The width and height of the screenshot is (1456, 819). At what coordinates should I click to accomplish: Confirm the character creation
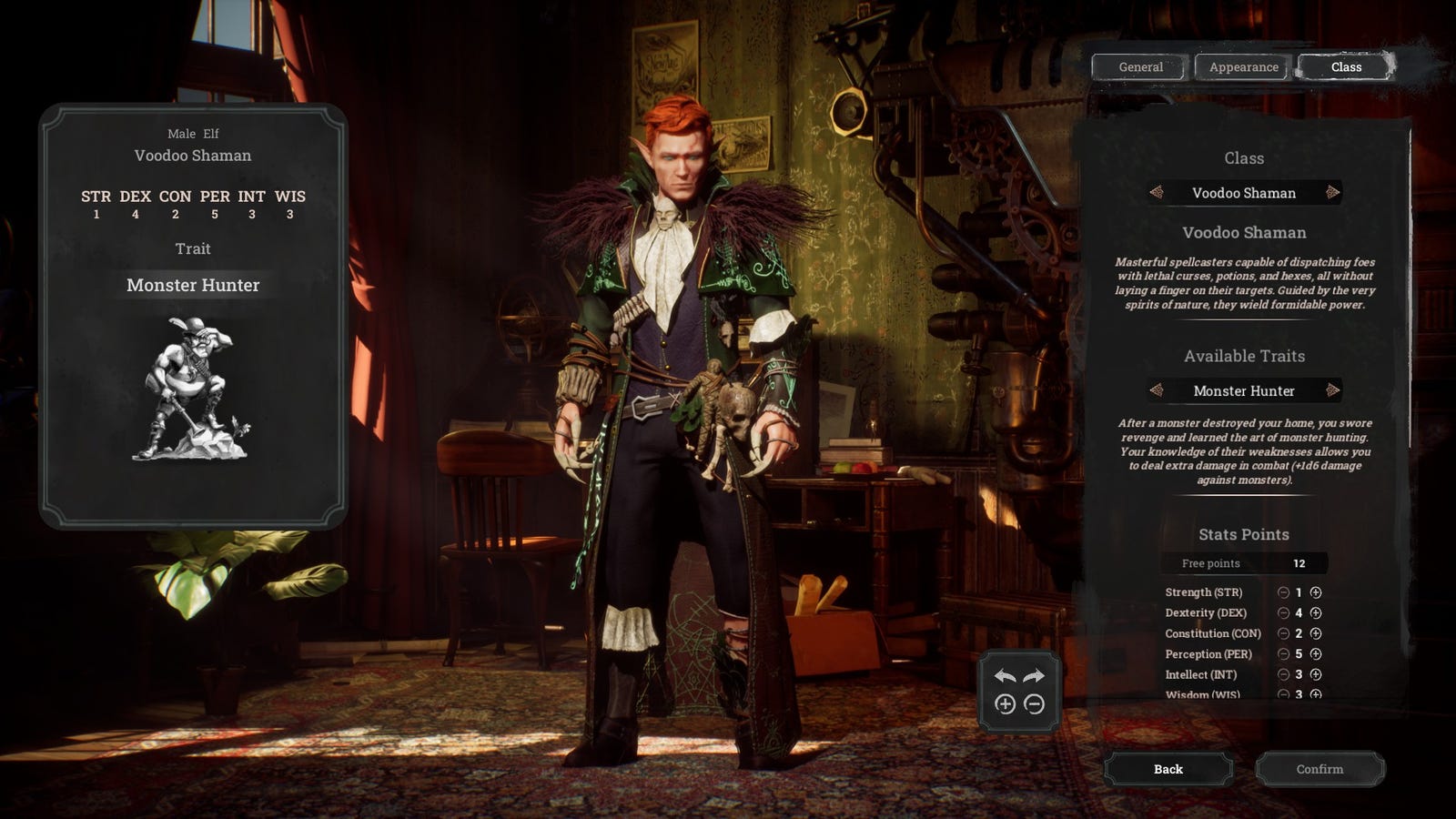coord(1319,769)
